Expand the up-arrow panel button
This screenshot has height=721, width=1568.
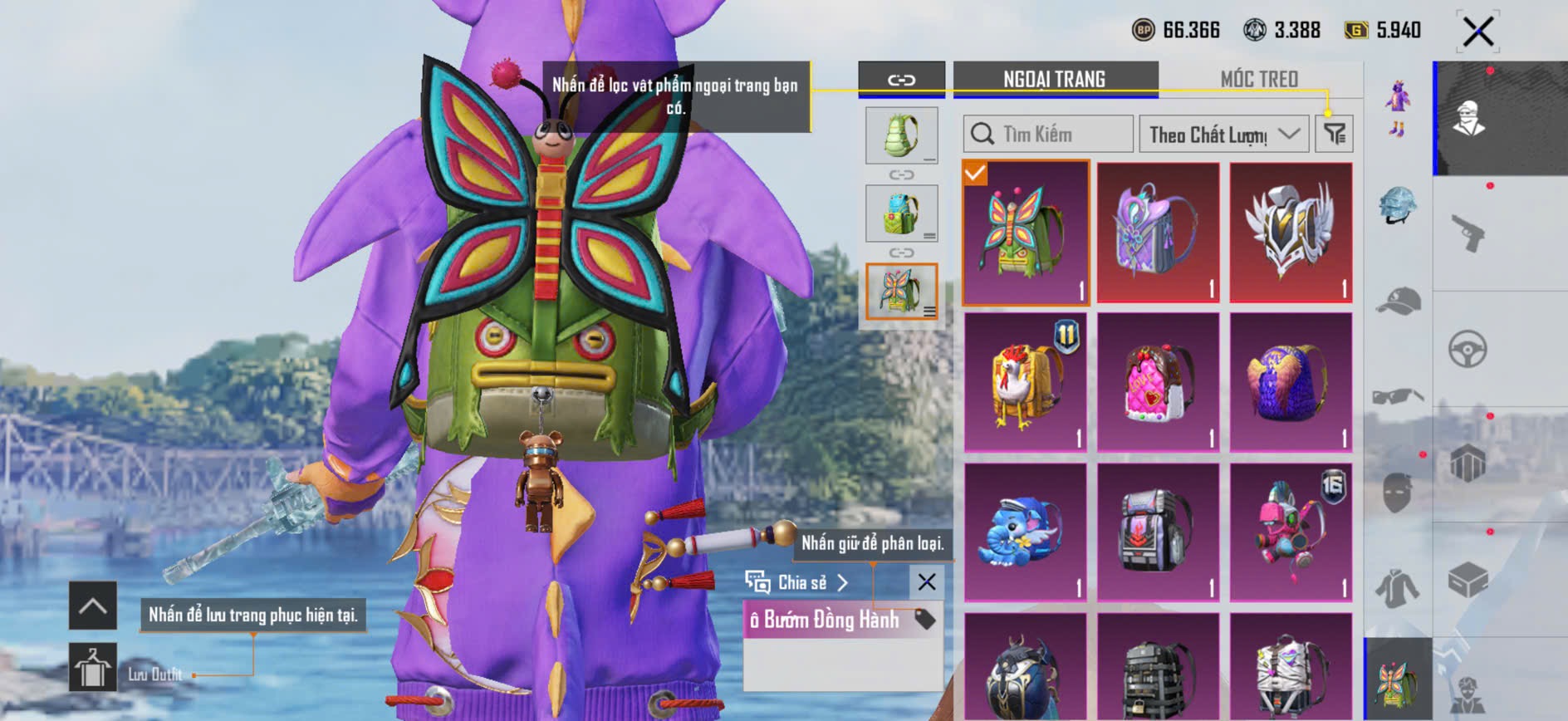[x=93, y=606]
